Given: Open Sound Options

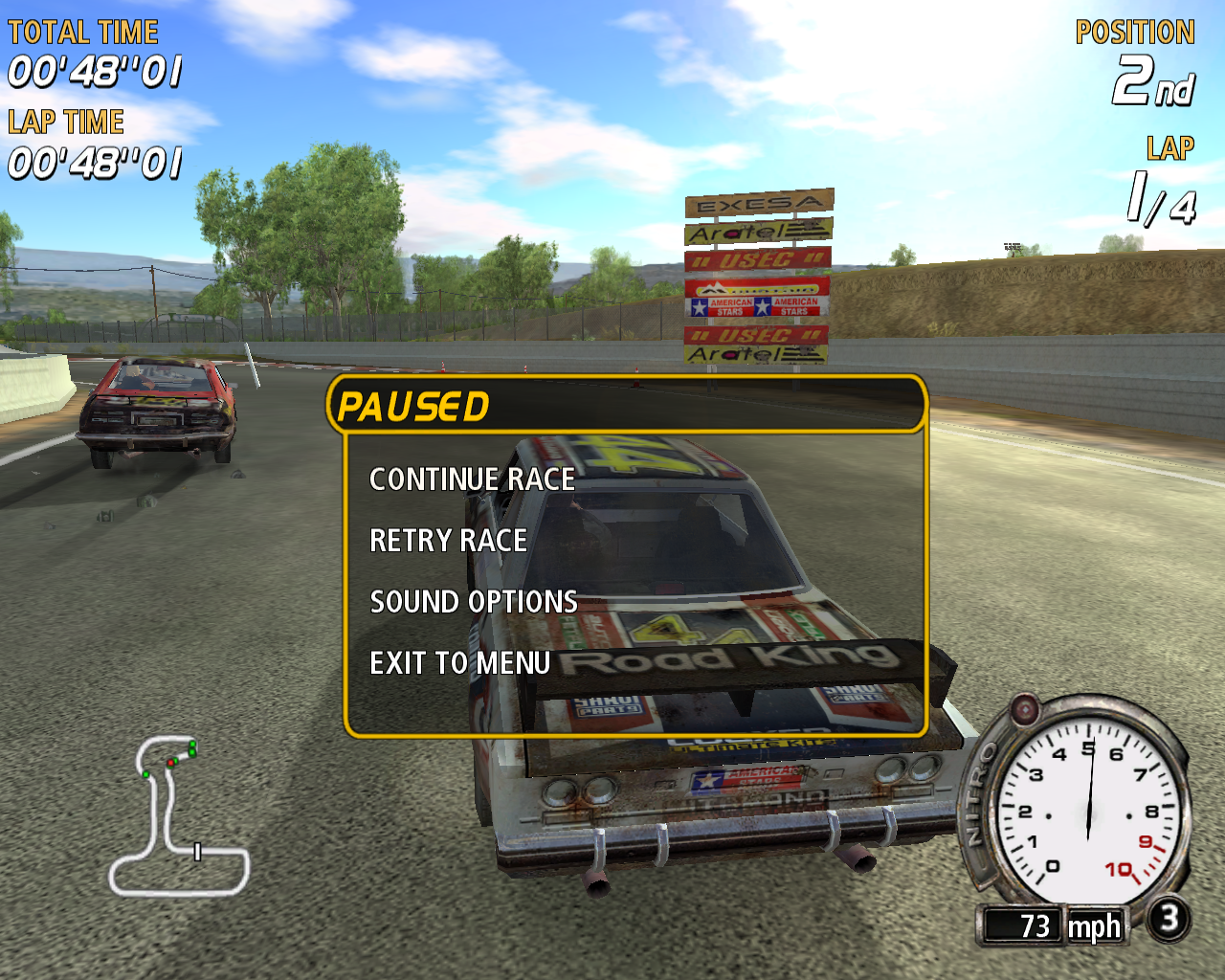Looking at the screenshot, I should coord(474,602).
